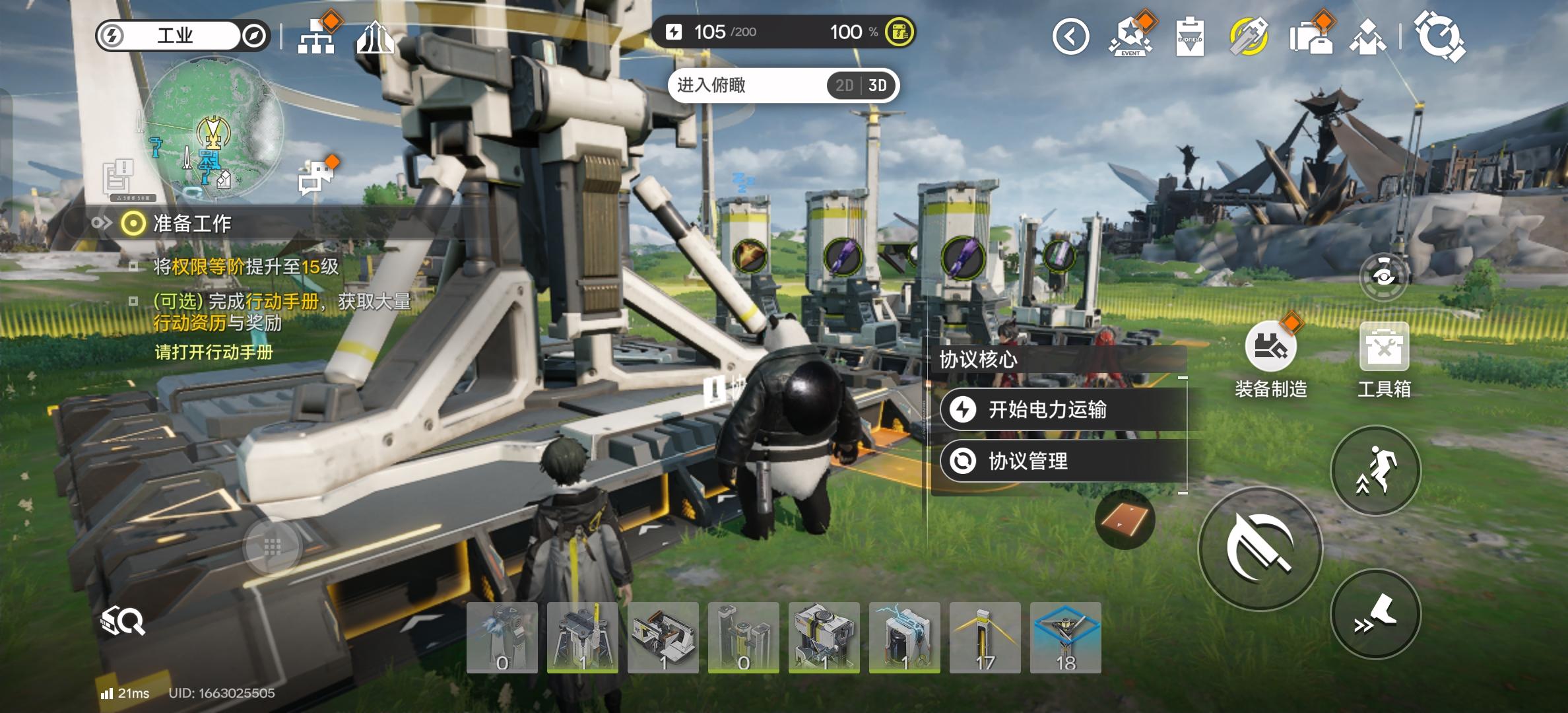
Task: Open the 工具箱 toolbox
Action: pyautogui.click(x=1384, y=348)
